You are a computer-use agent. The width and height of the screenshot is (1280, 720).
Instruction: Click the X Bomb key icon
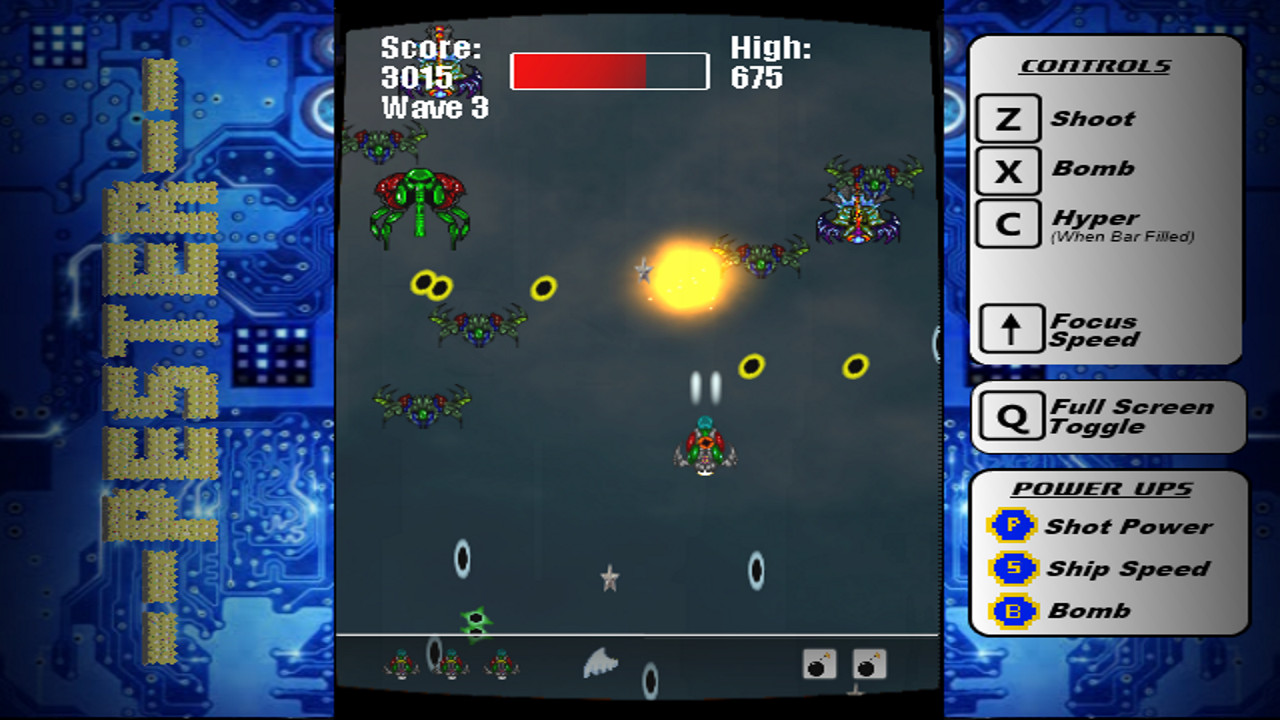[1007, 169]
